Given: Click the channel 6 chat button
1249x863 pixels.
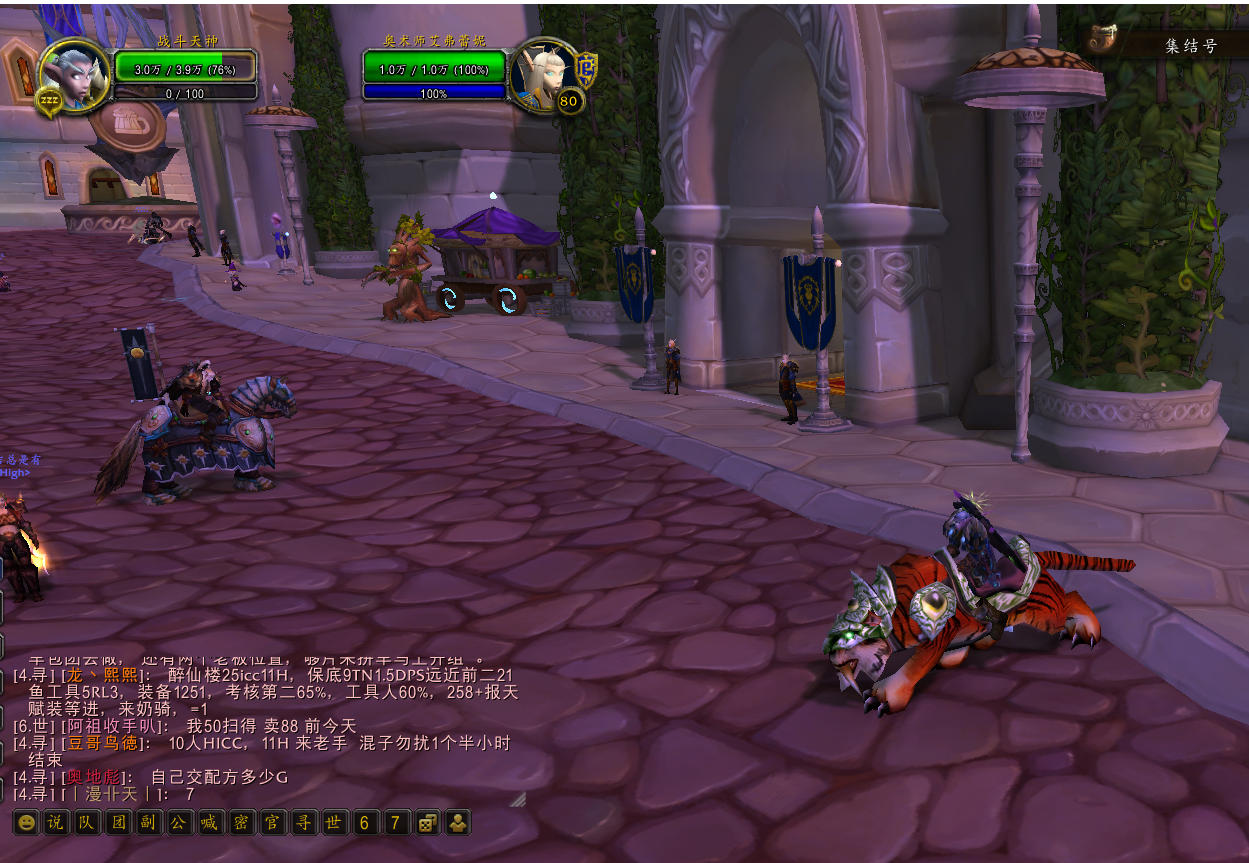Looking at the screenshot, I should (364, 823).
